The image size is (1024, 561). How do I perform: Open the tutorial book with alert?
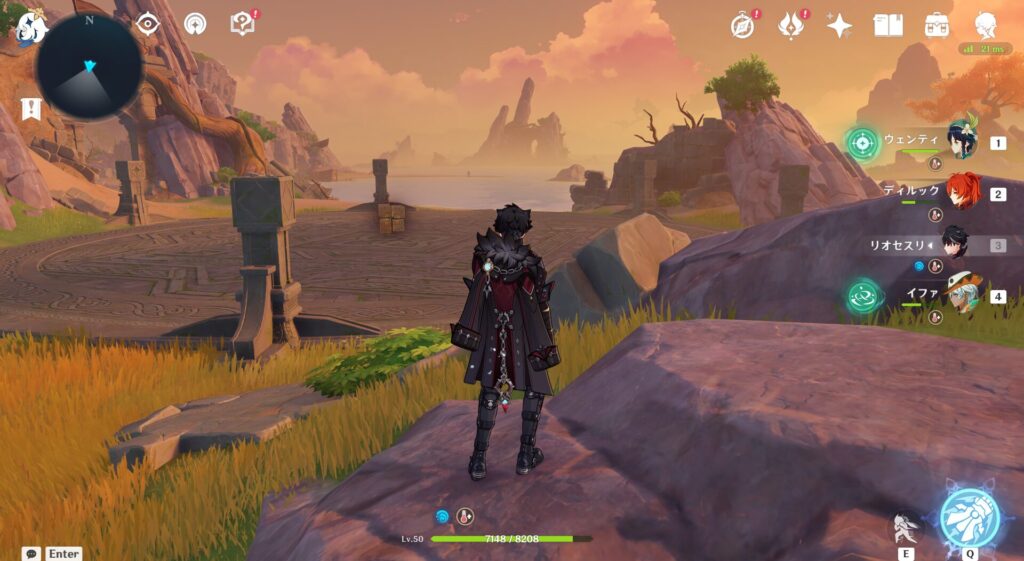click(x=242, y=23)
